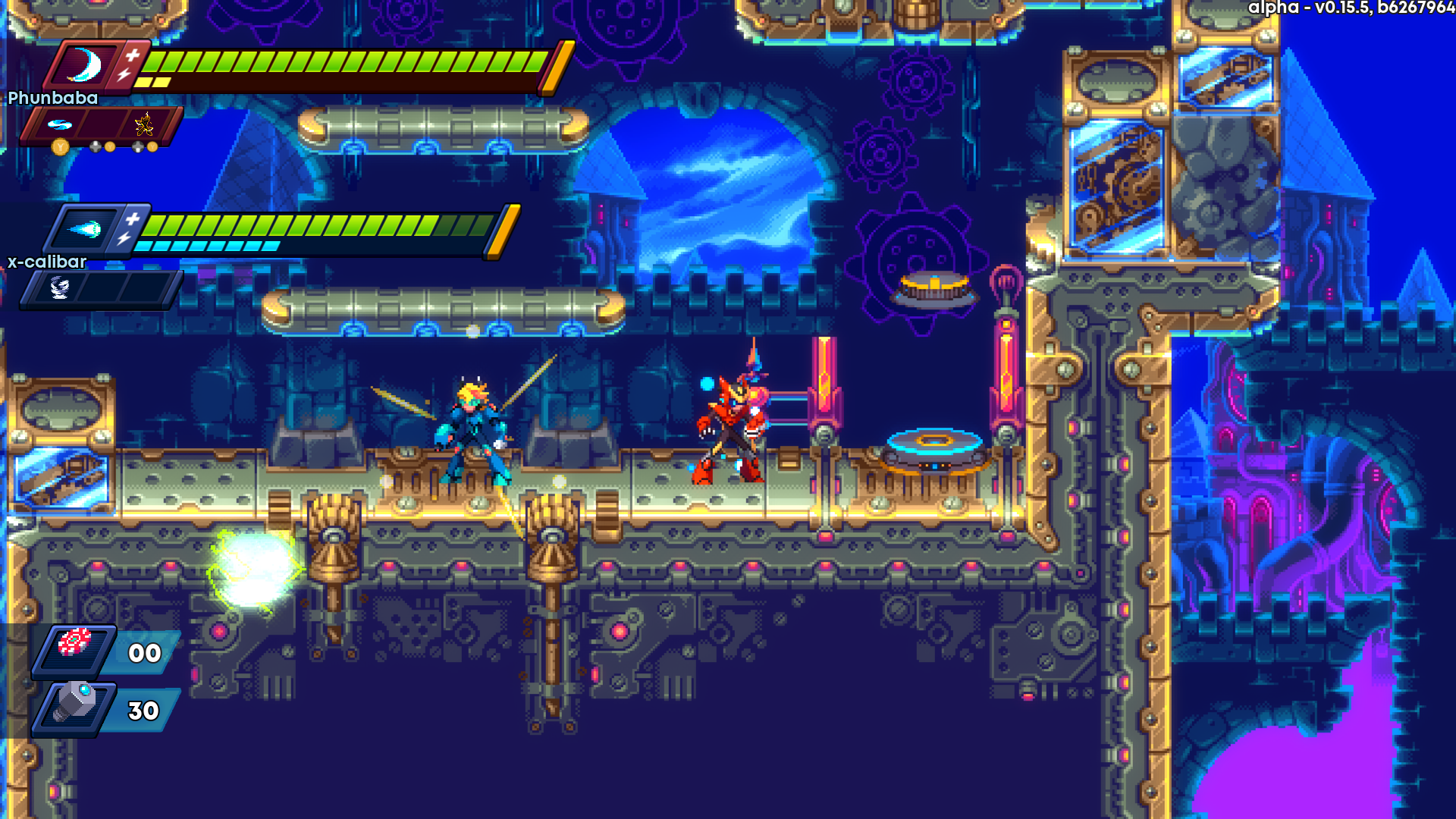
Task: Click the red poker chip currency icon
Action: tap(74, 642)
